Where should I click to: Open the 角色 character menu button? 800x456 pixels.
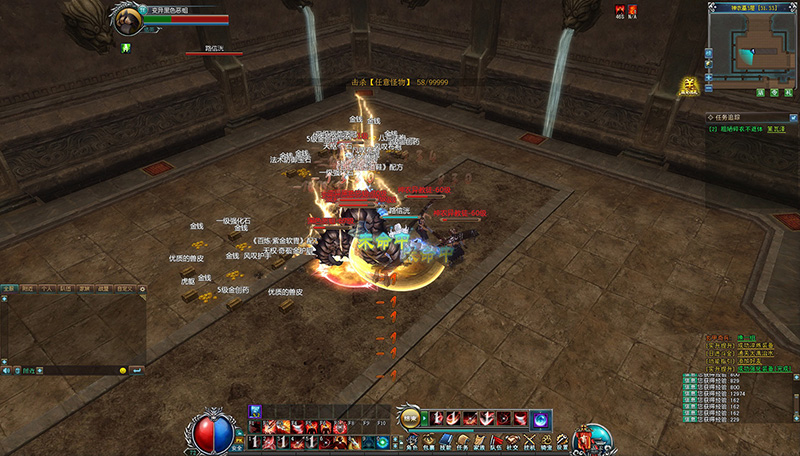413,441
